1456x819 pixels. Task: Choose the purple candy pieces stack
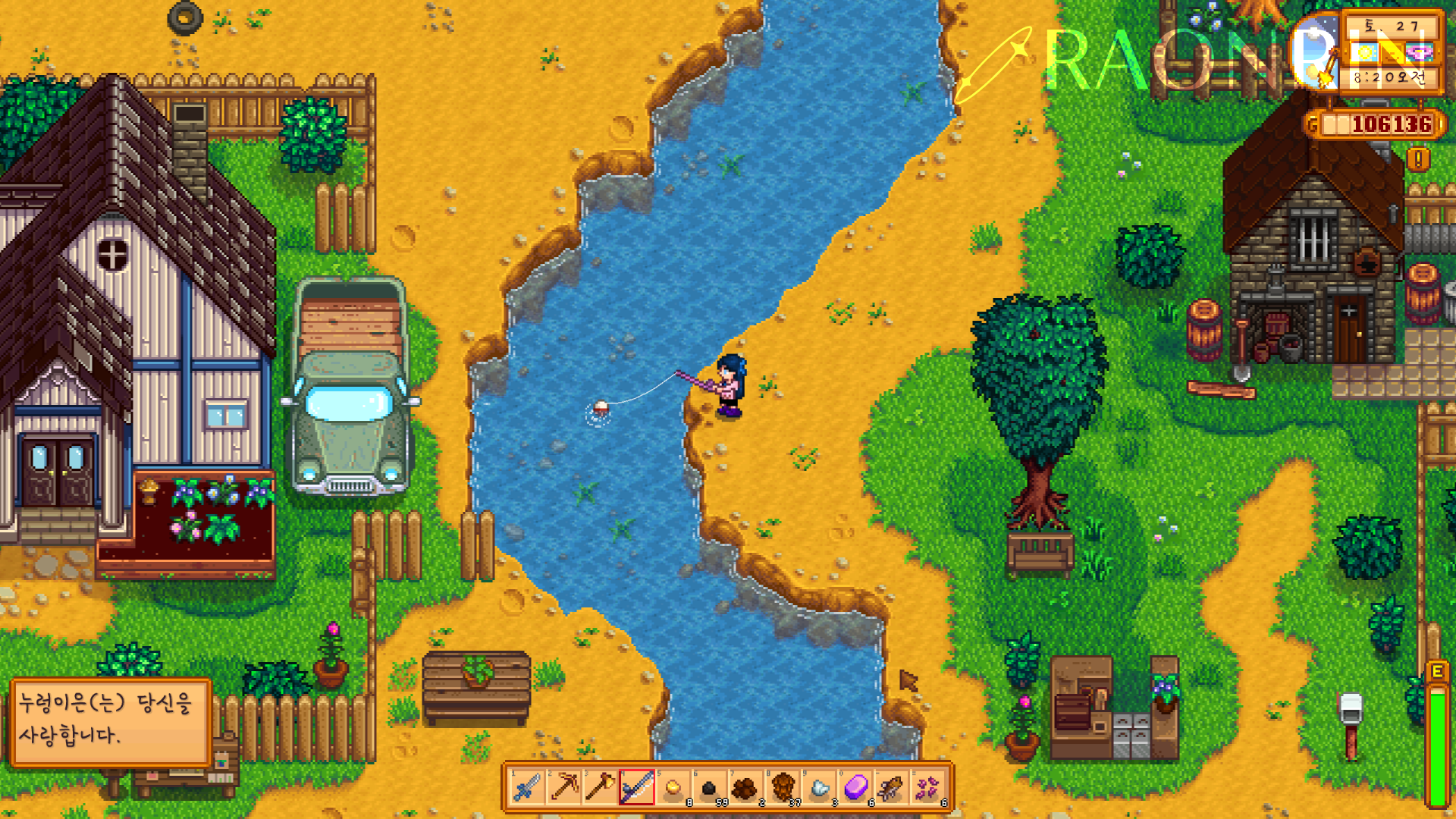click(927, 788)
